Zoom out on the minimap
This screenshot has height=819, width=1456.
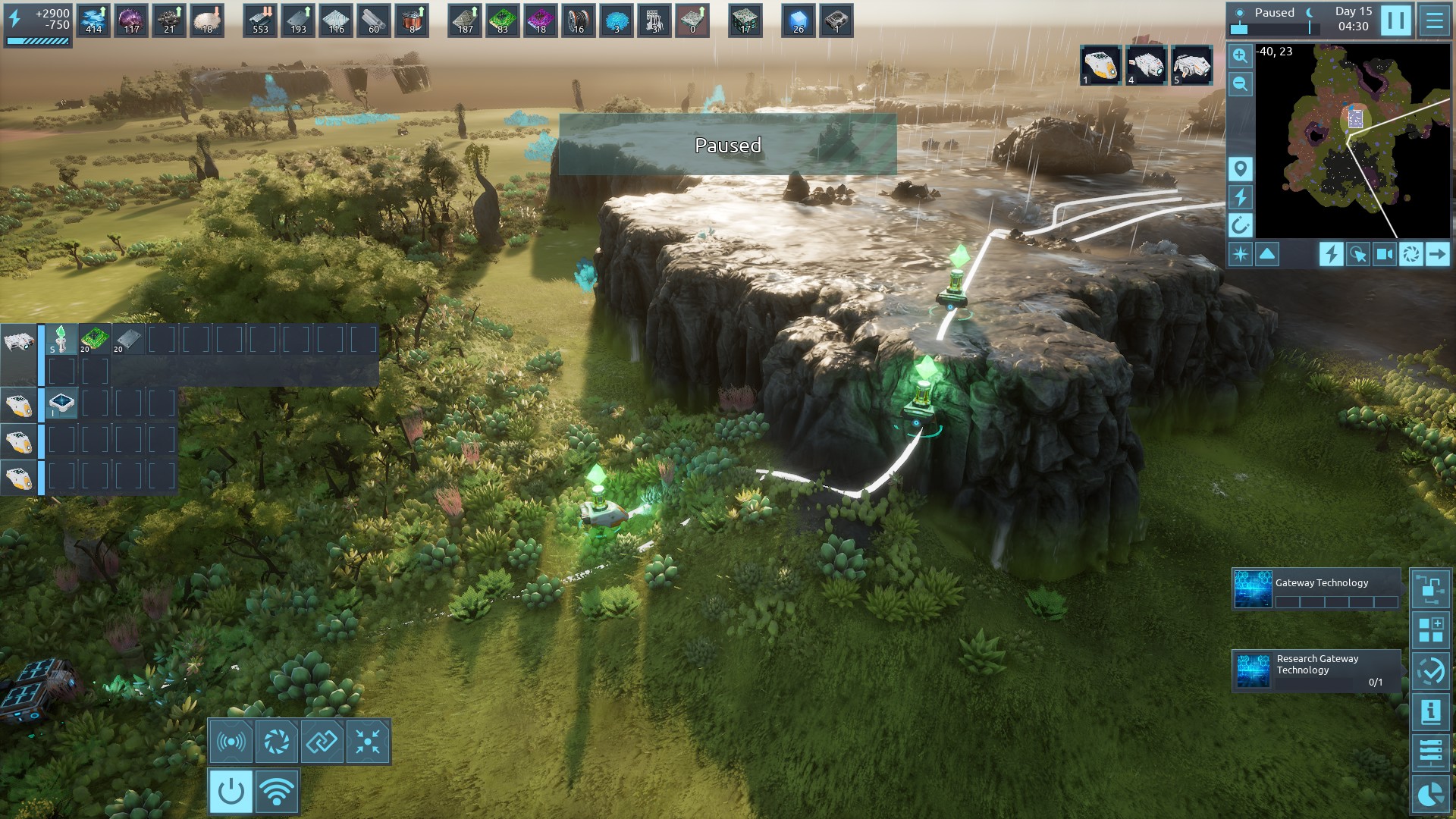coord(1240,84)
